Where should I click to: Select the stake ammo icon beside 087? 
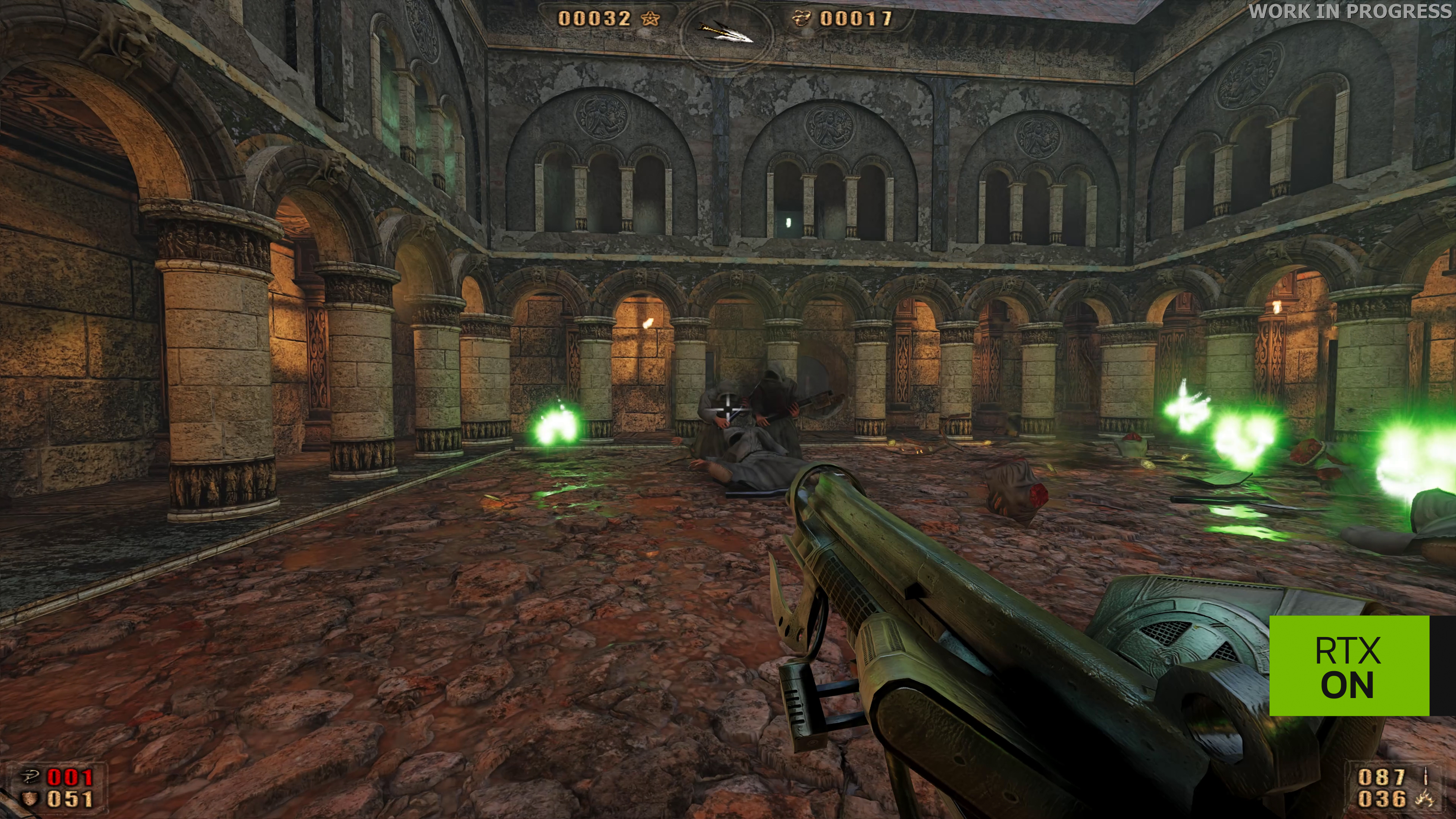(1426, 777)
